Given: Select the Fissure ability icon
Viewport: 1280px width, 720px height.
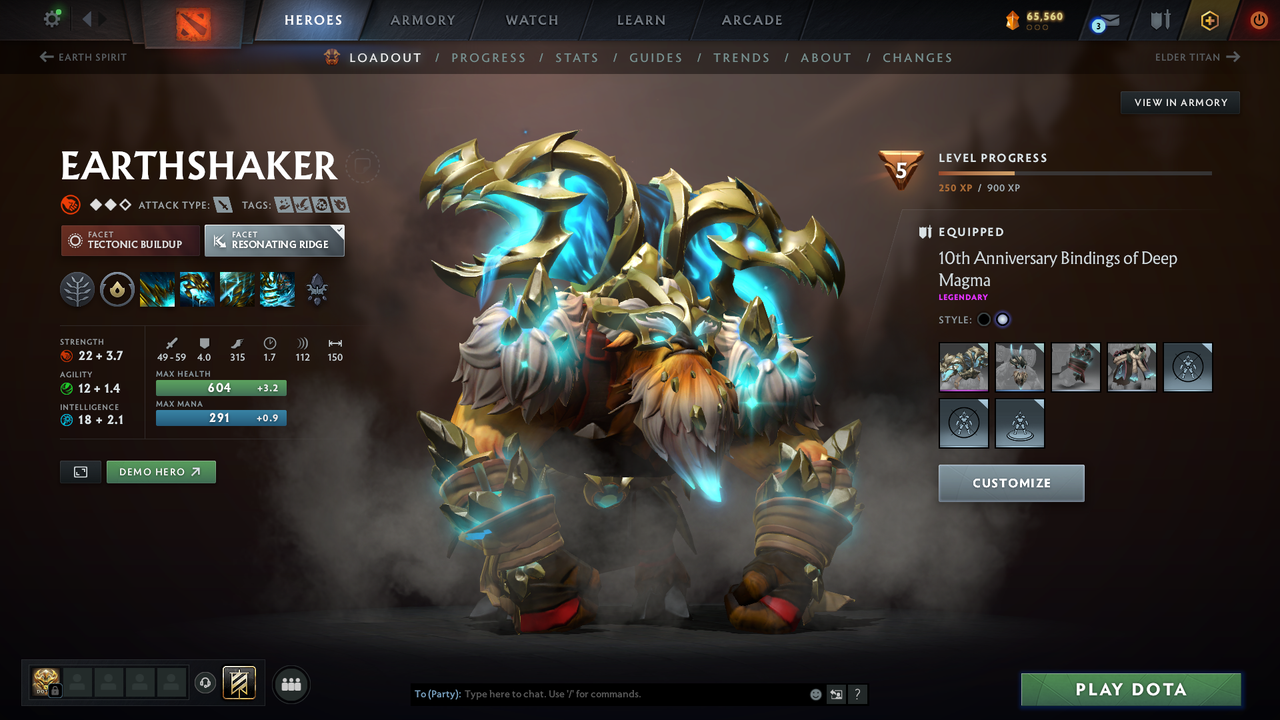Looking at the screenshot, I should click(156, 289).
